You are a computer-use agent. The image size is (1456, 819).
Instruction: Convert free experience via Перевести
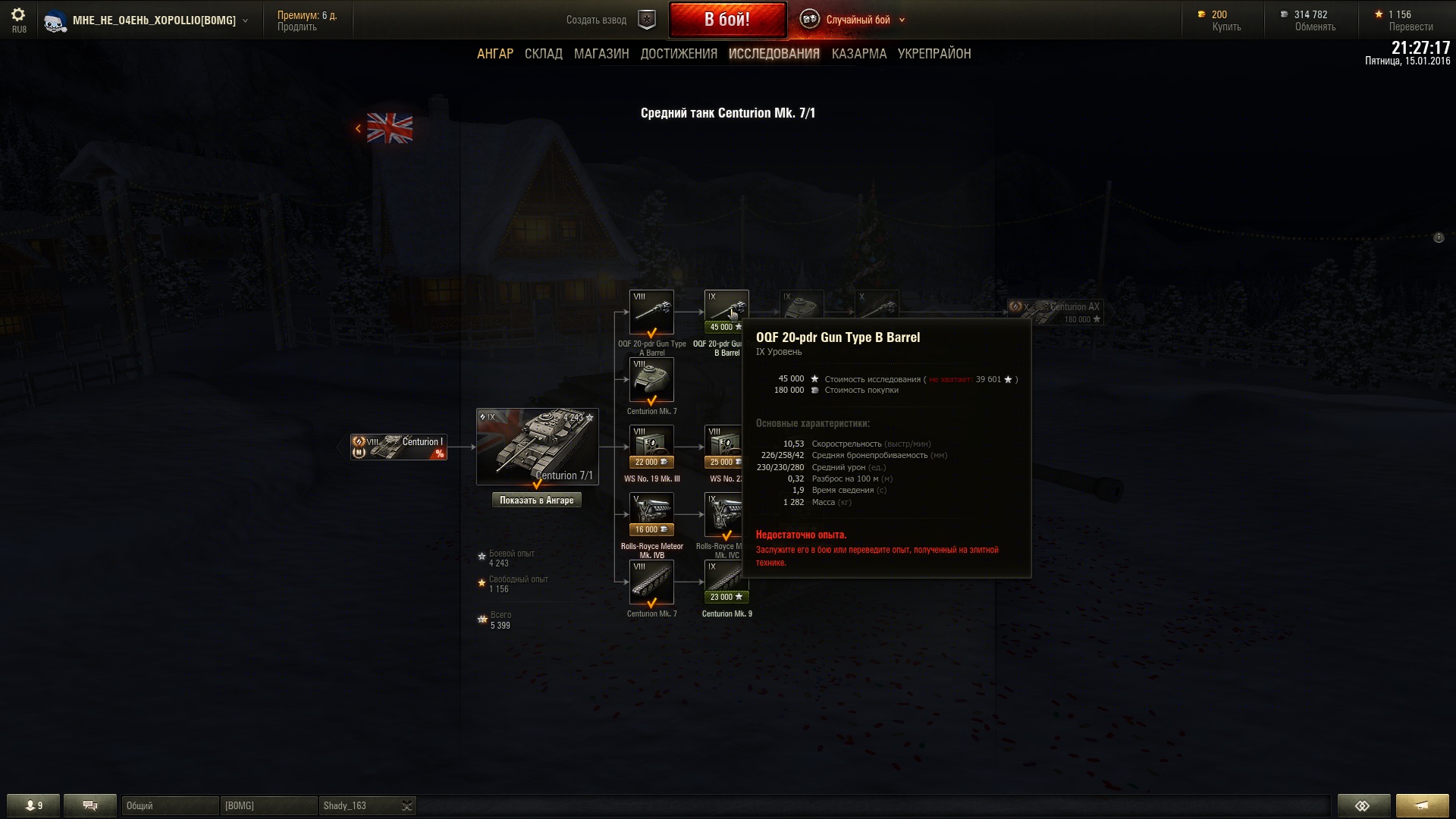point(1410,27)
